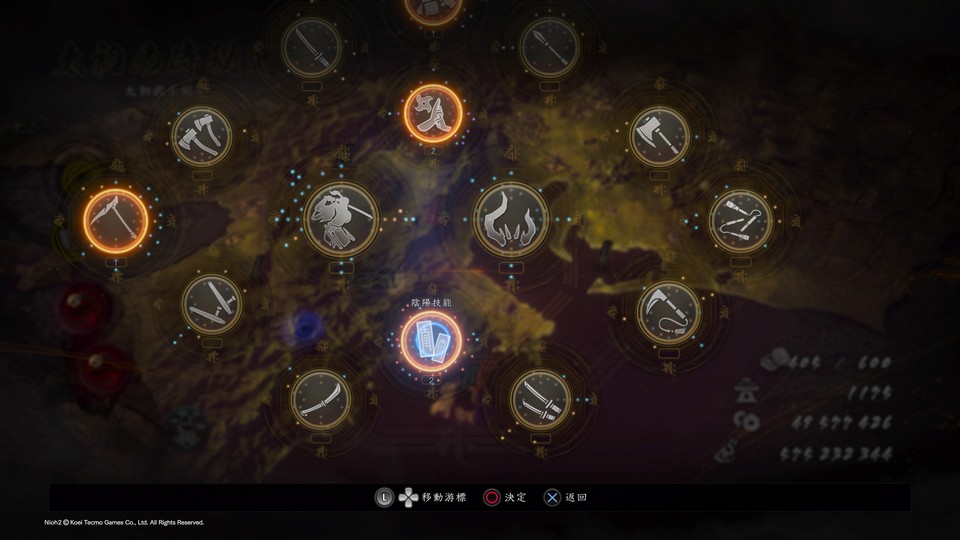Screen dimensions: 960x540
Task: Open the glowing scythe switchglaive tree
Action: (x=116, y=217)
